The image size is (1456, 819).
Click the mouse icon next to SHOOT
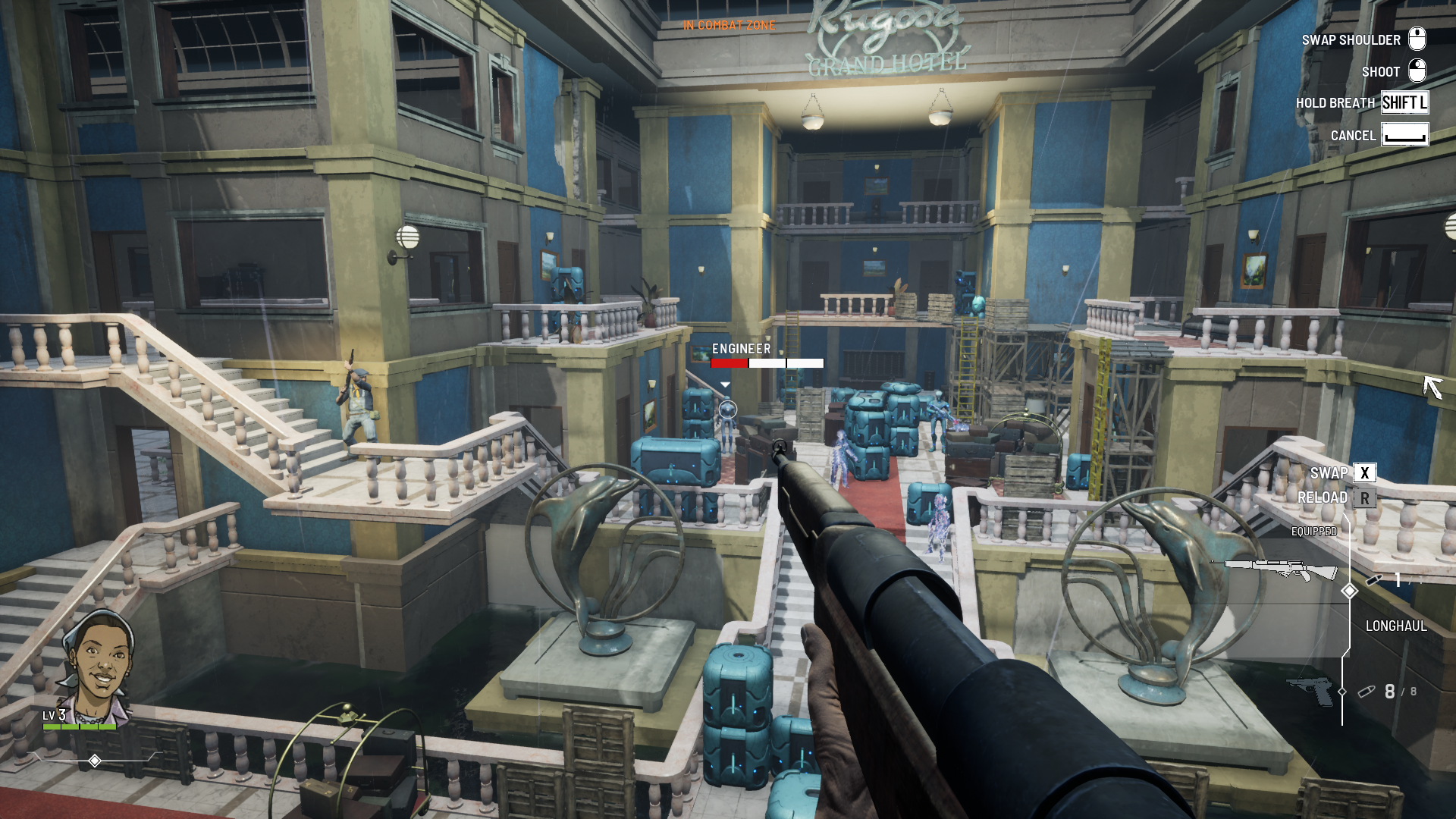click(1417, 71)
